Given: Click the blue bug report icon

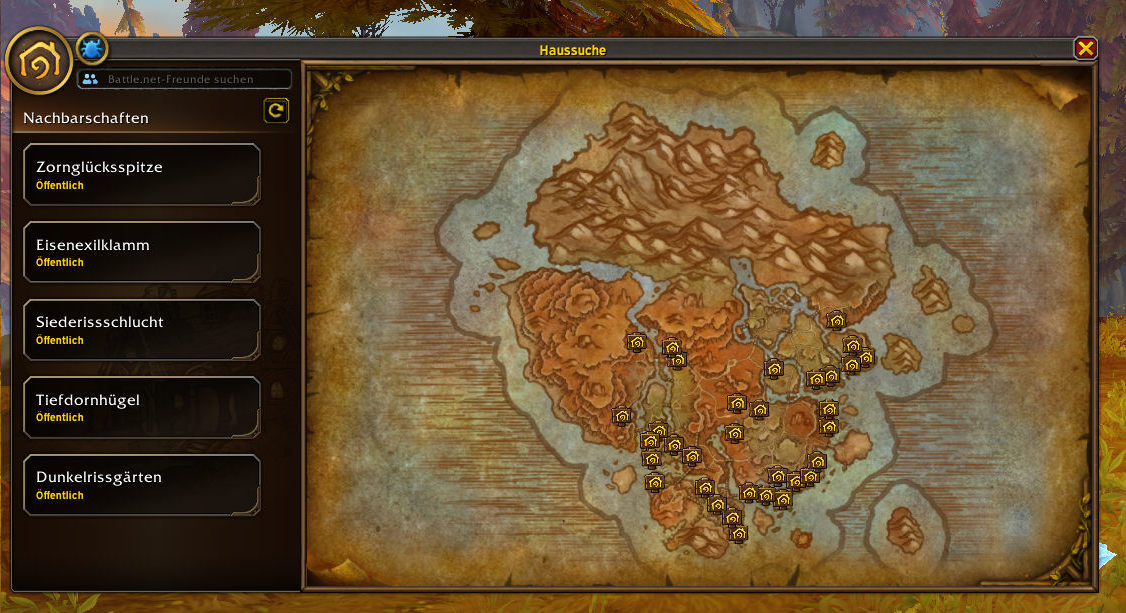Looking at the screenshot, I should point(92,48).
